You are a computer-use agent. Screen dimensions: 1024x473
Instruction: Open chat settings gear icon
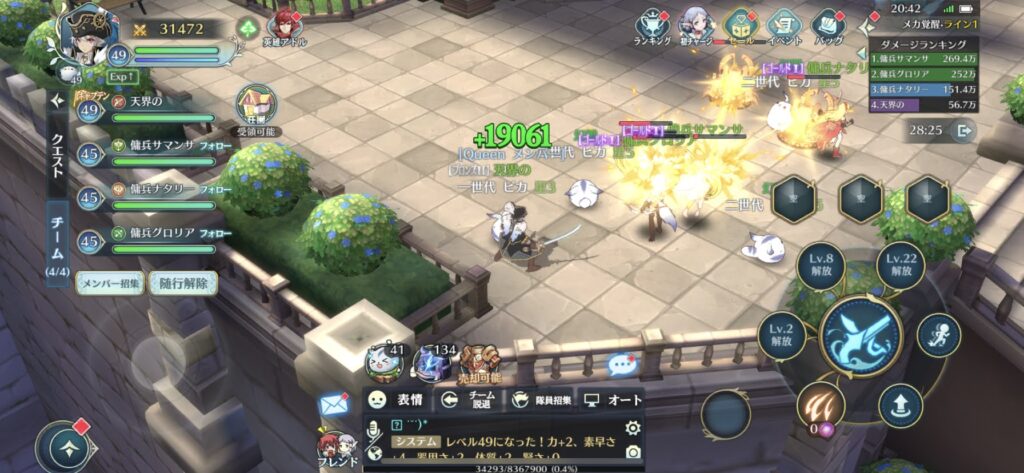(631, 428)
